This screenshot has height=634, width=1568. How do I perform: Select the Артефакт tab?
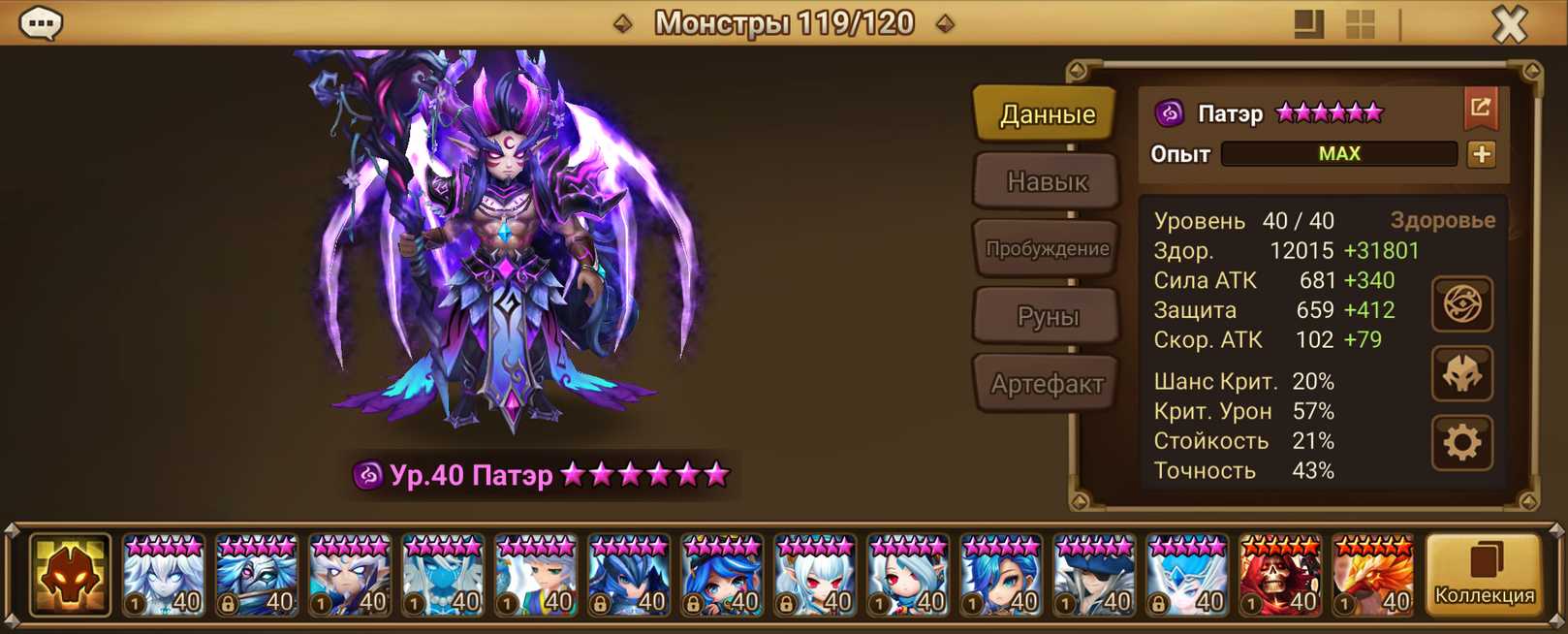[x=1047, y=384]
